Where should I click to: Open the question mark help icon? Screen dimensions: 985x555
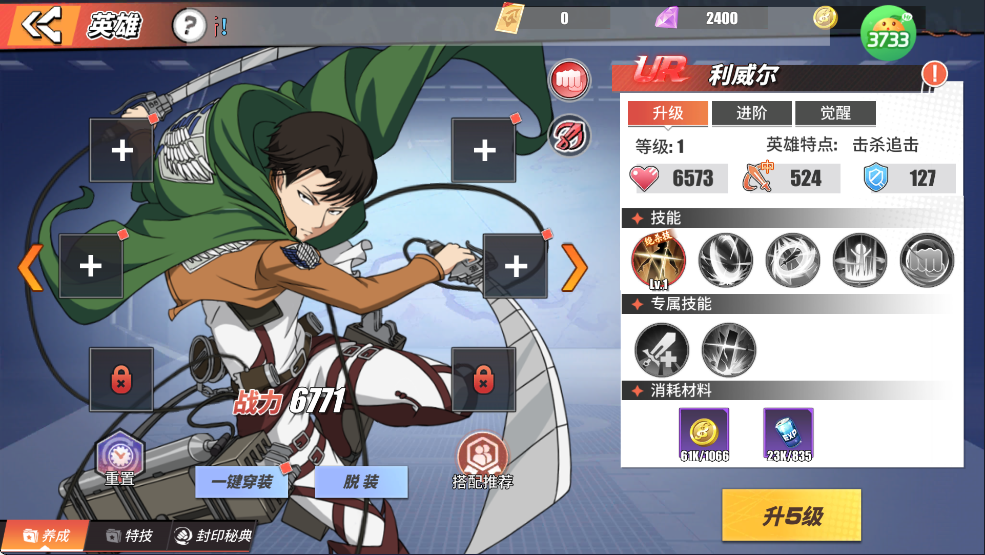[x=189, y=26]
